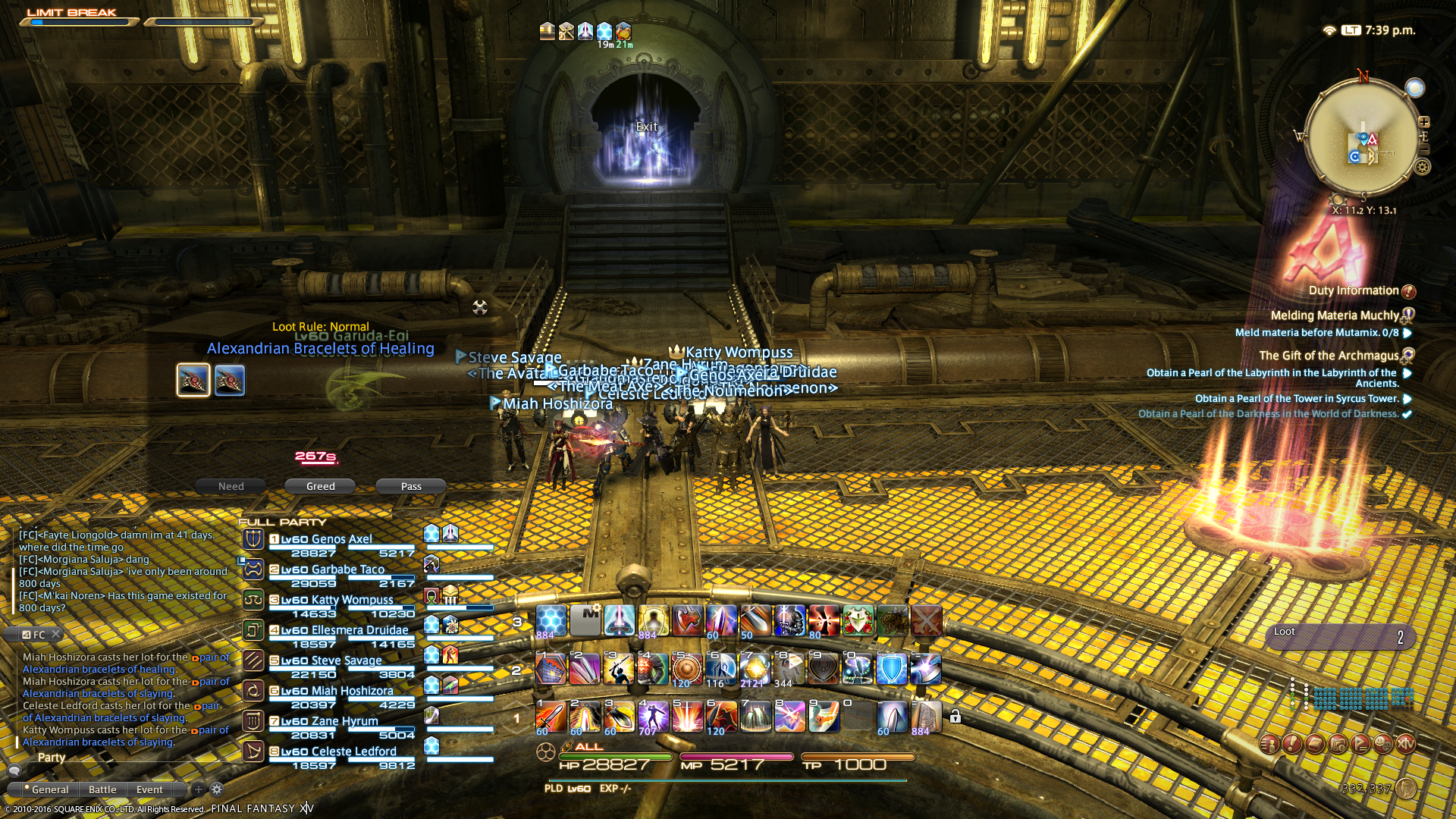Screen dimensions: 1456x819
Task: Close the FC chat tab
Action: pos(56,635)
